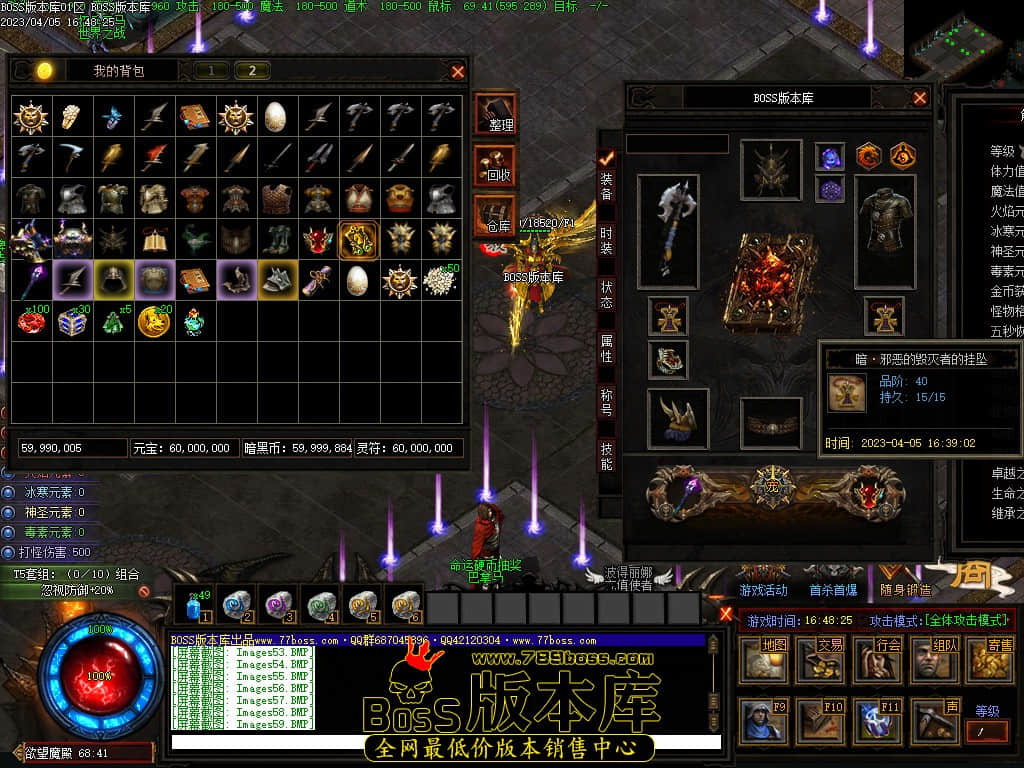Open the 技能 skills tab
Viewport: 1024px width, 768px height.
point(607,456)
